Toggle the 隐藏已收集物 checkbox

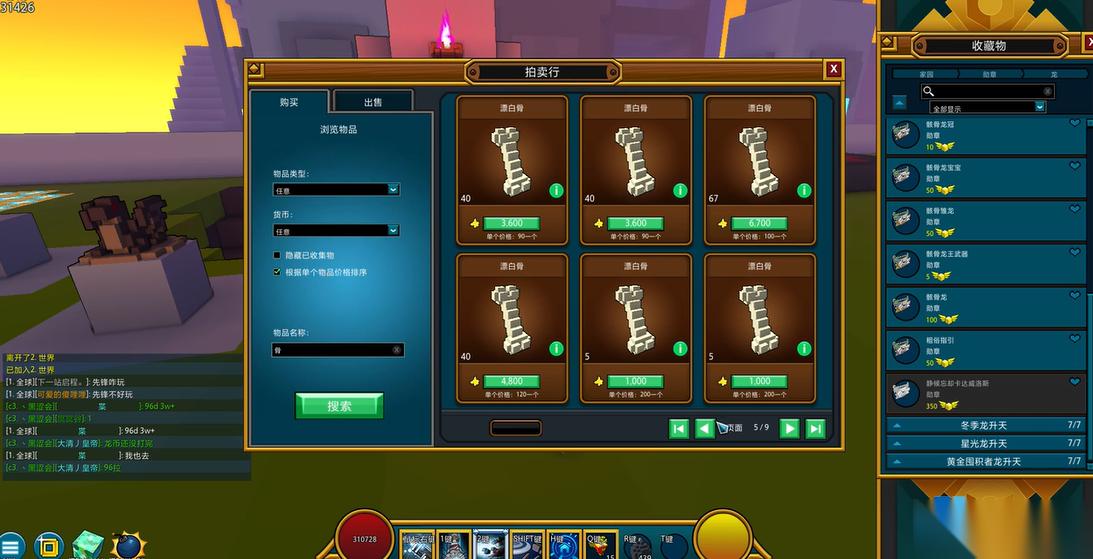point(277,255)
